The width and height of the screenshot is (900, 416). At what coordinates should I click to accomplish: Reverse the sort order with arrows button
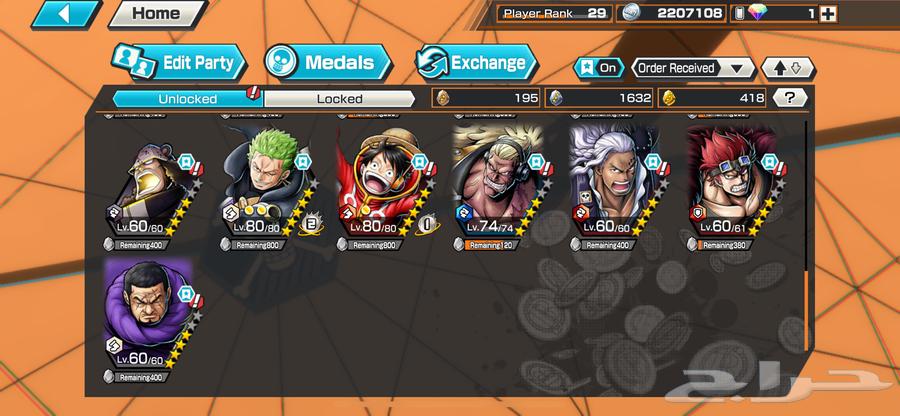(x=787, y=68)
